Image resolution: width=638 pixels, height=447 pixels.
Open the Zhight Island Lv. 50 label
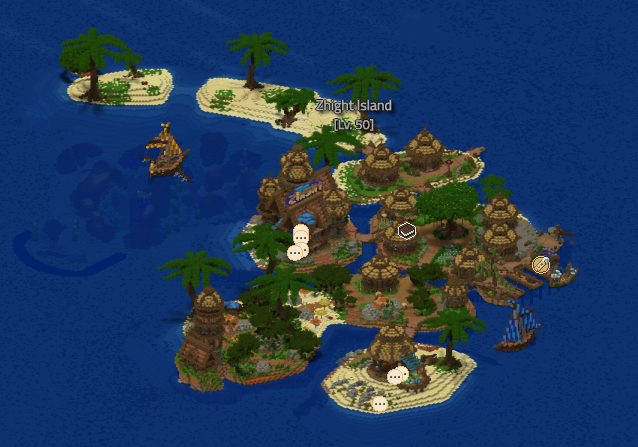tap(353, 114)
